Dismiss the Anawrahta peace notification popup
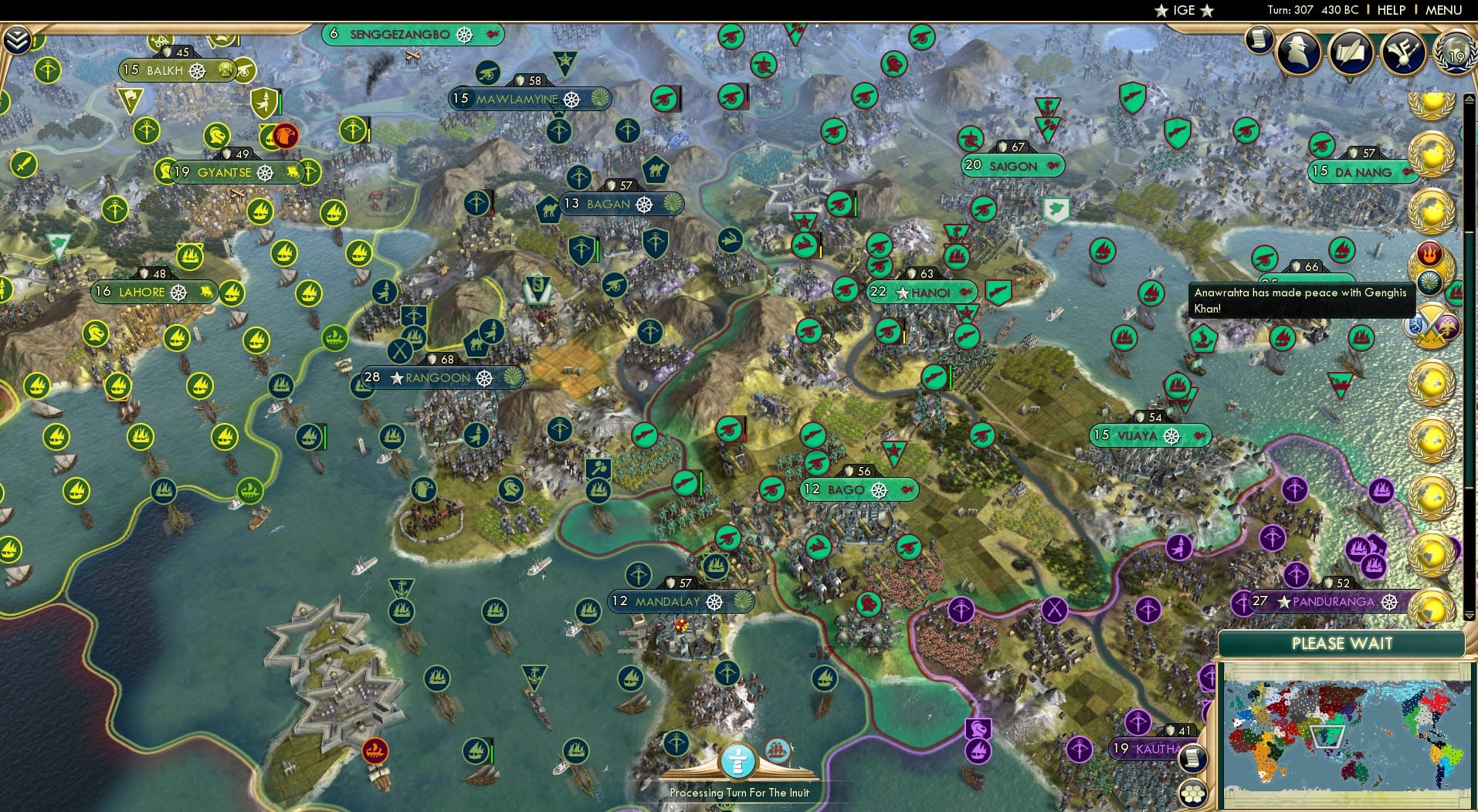Image resolution: width=1478 pixels, height=812 pixels. (x=1301, y=301)
